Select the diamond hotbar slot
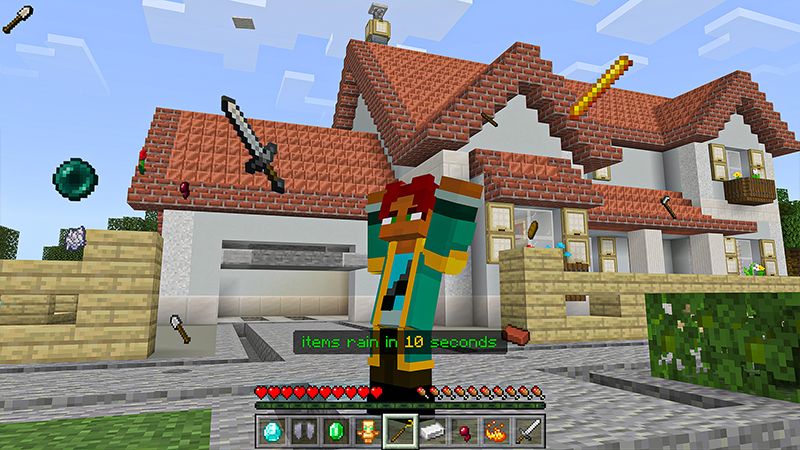Viewport: 800px width, 450px height. (271, 431)
